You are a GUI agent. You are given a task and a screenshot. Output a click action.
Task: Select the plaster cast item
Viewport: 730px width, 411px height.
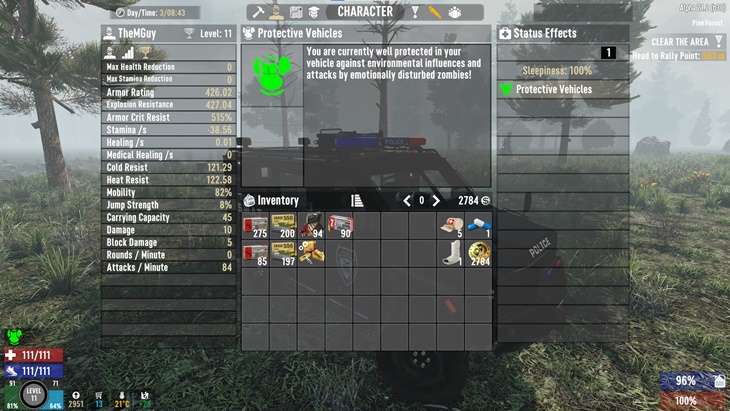pyautogui.click(x=451, y=253)
